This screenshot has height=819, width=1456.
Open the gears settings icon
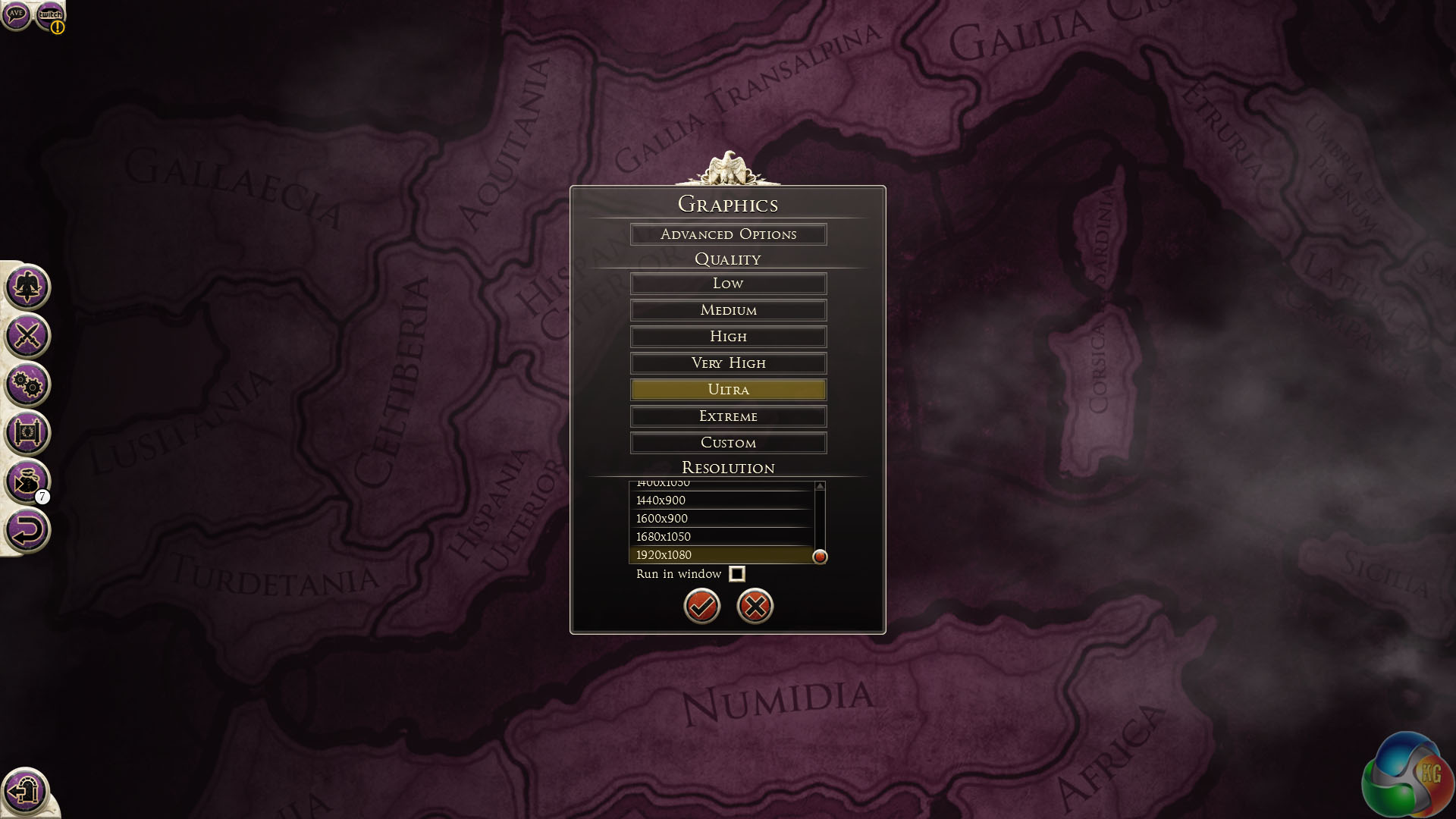point(27,384)
